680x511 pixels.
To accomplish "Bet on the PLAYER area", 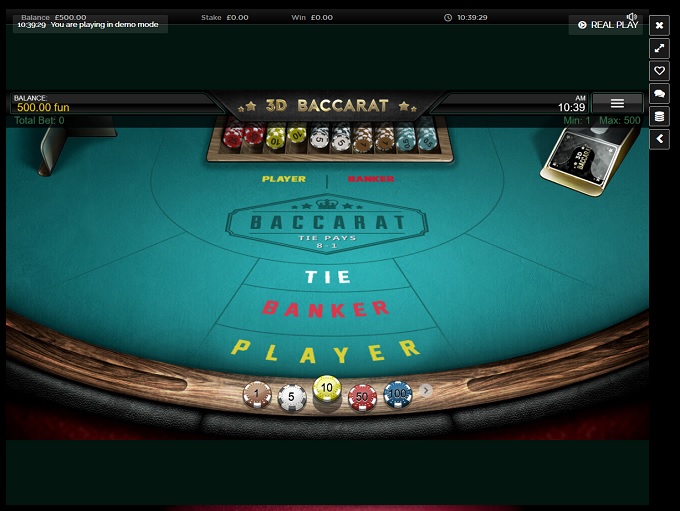I will click(325, 351).
